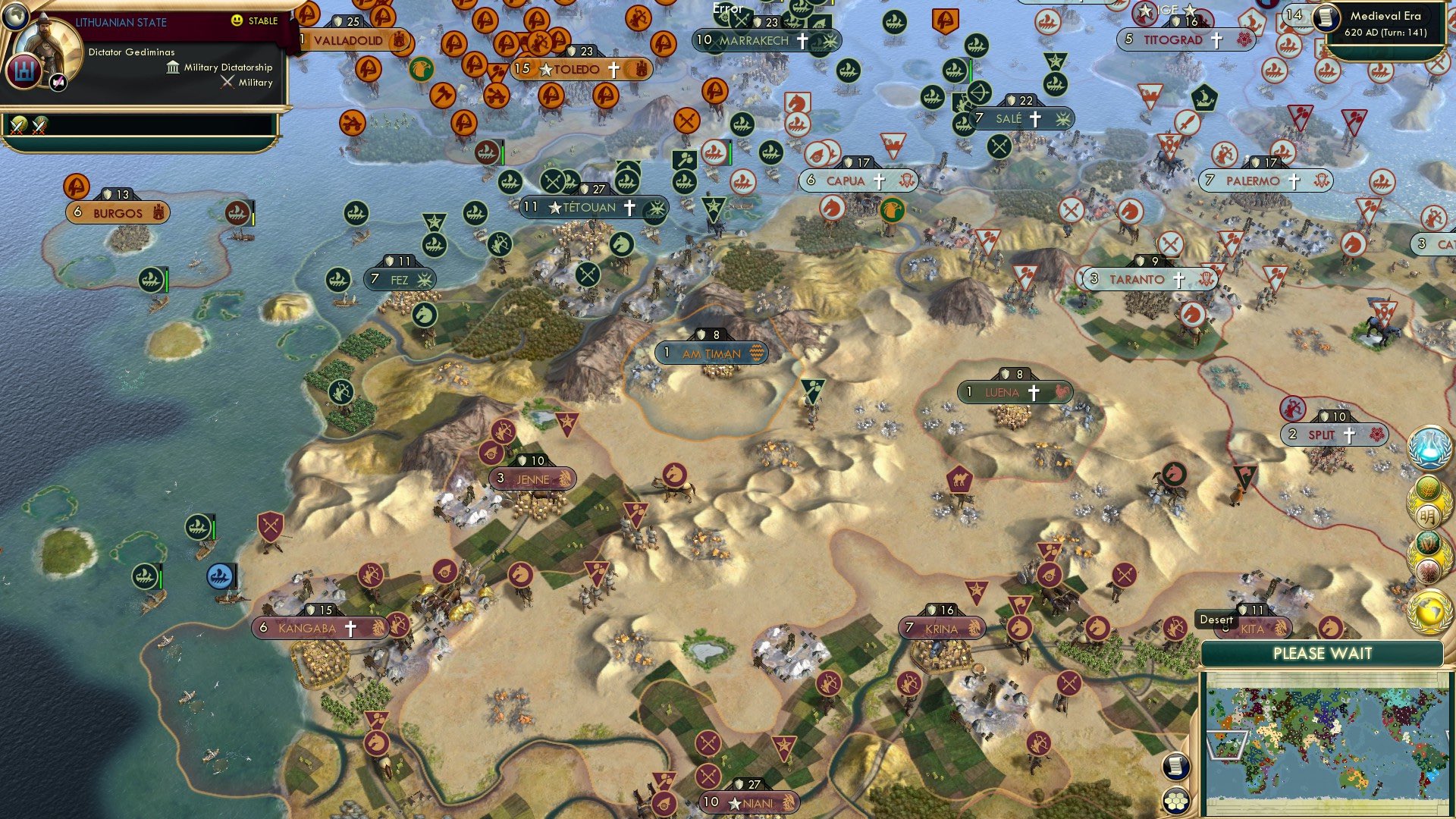Click the globe icon above the leader portrait
1456x819 pixels.
coord(16,17)
